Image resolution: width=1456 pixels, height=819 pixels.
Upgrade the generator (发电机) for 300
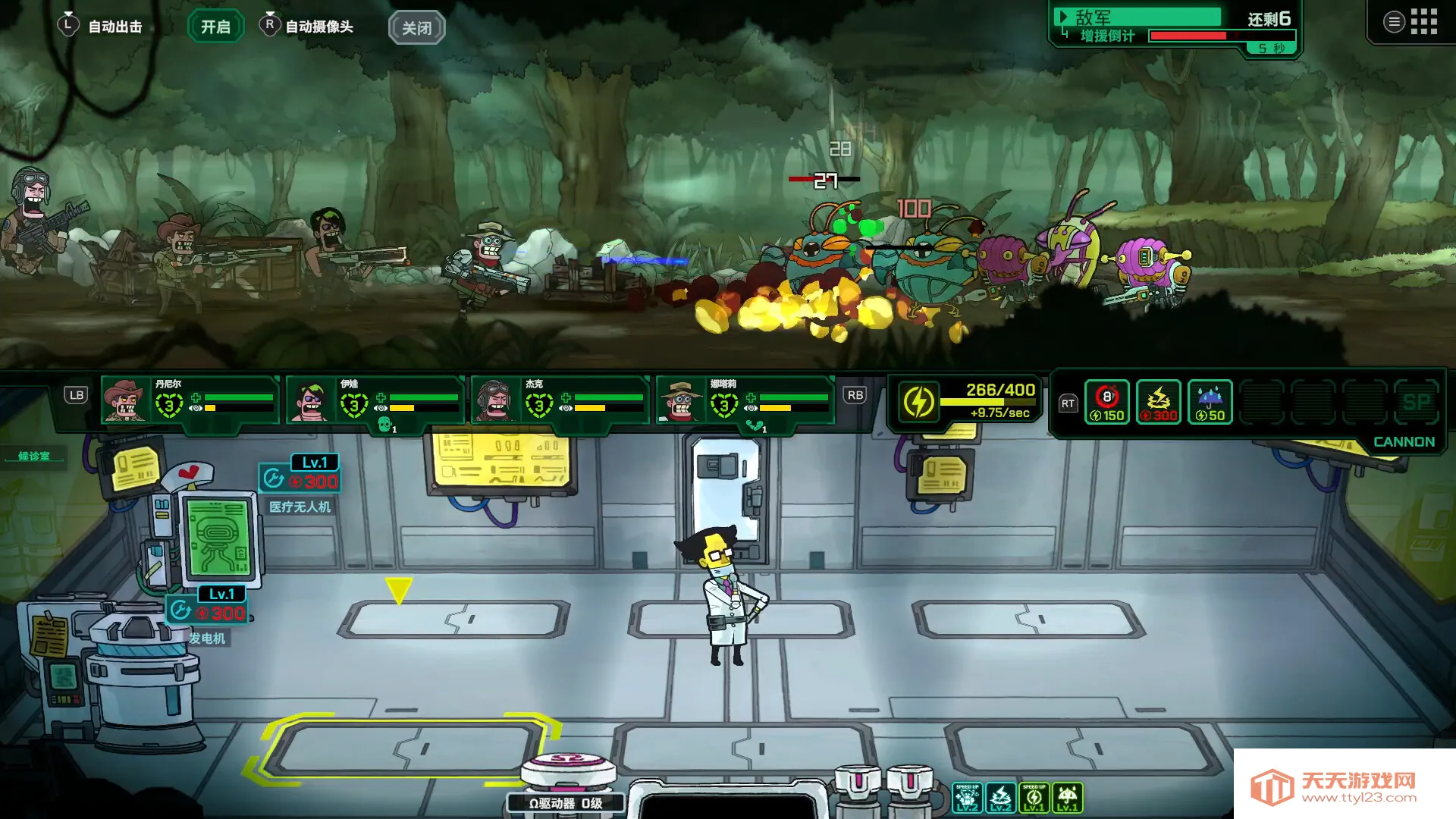pyautogui.click(x=207, y=611)
